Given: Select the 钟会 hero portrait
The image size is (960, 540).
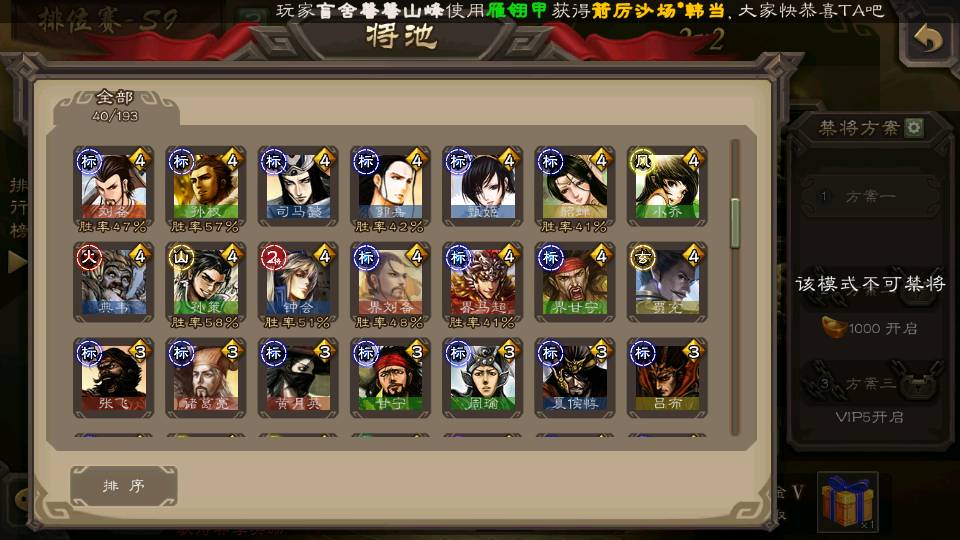Looking at the screenshot, I should 298,281.
